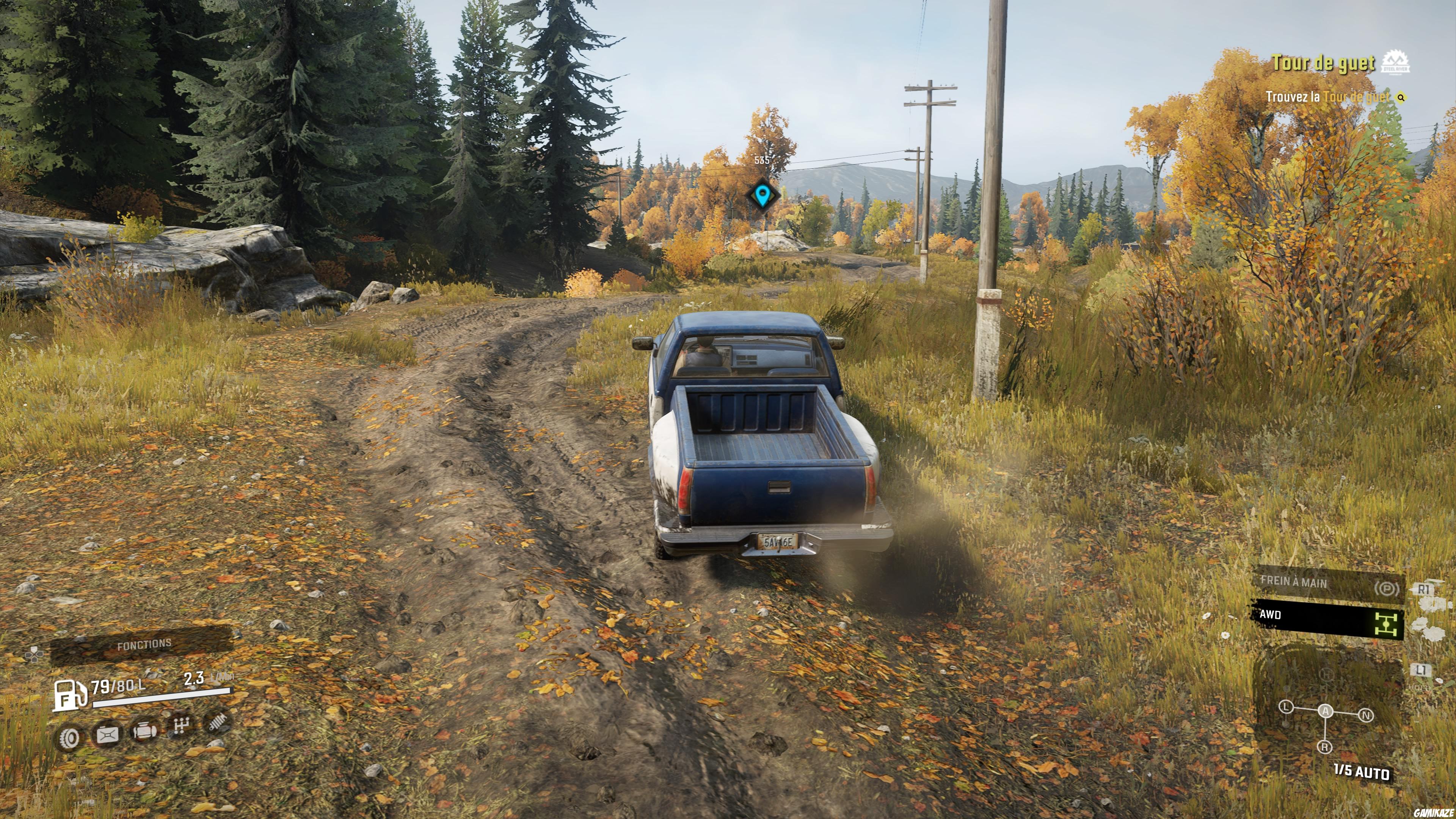The image size is (1456, 819).
Task: Click the blue waypoint marker
Action: 763,195
